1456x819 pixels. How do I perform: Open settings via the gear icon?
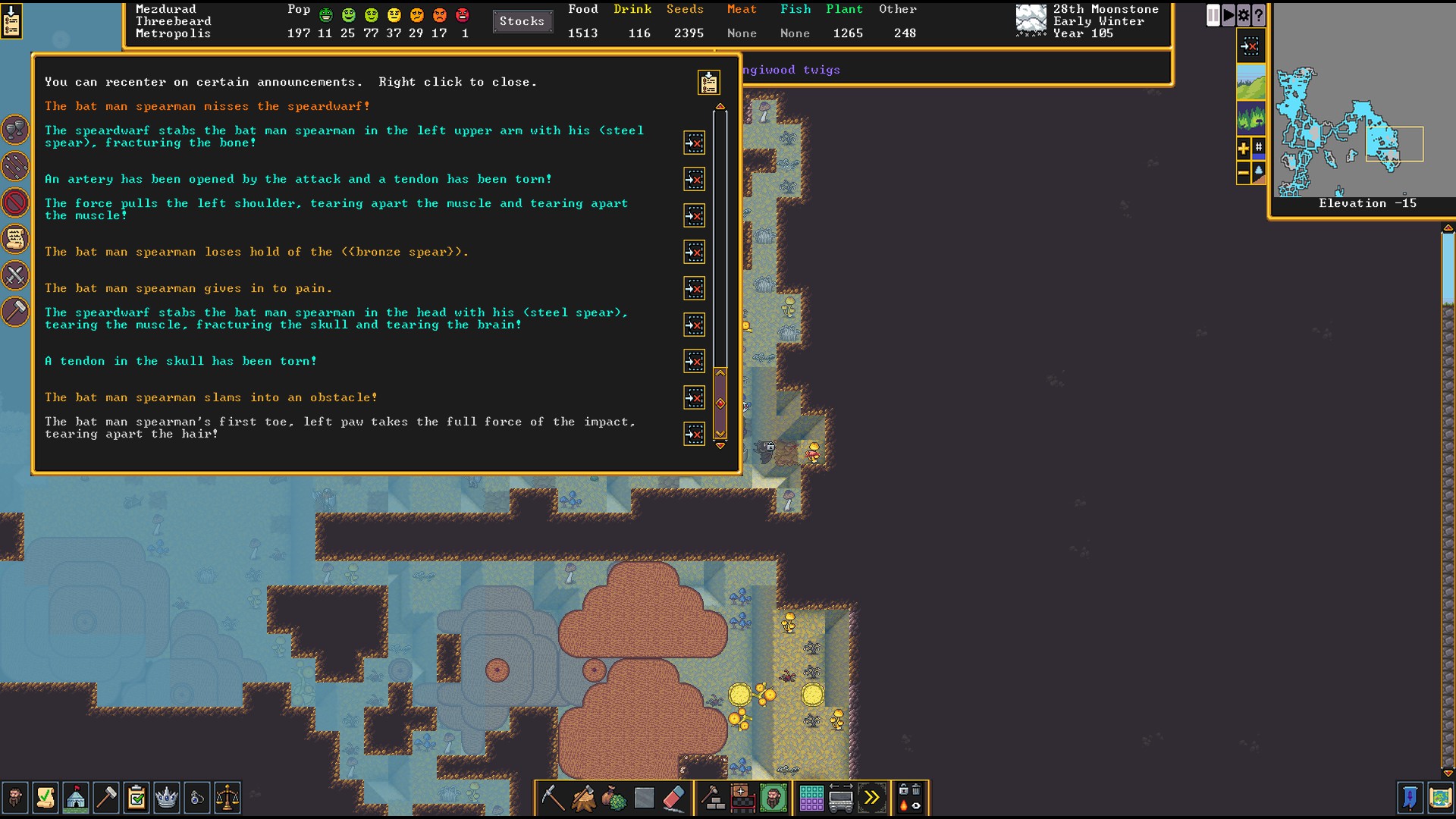(1244, 15)
